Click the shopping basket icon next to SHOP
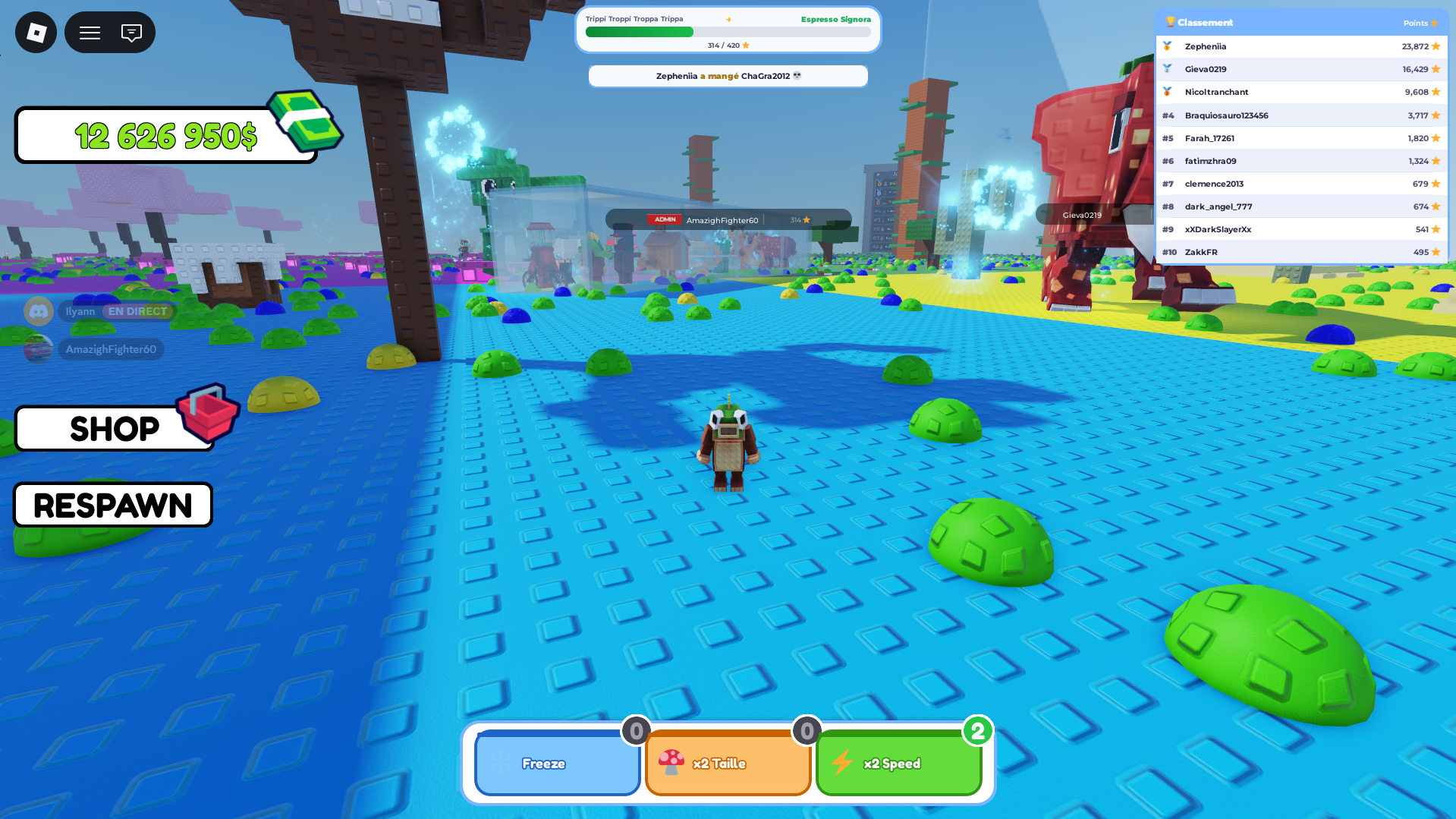The image size is (1456, 819). [206, 417]
